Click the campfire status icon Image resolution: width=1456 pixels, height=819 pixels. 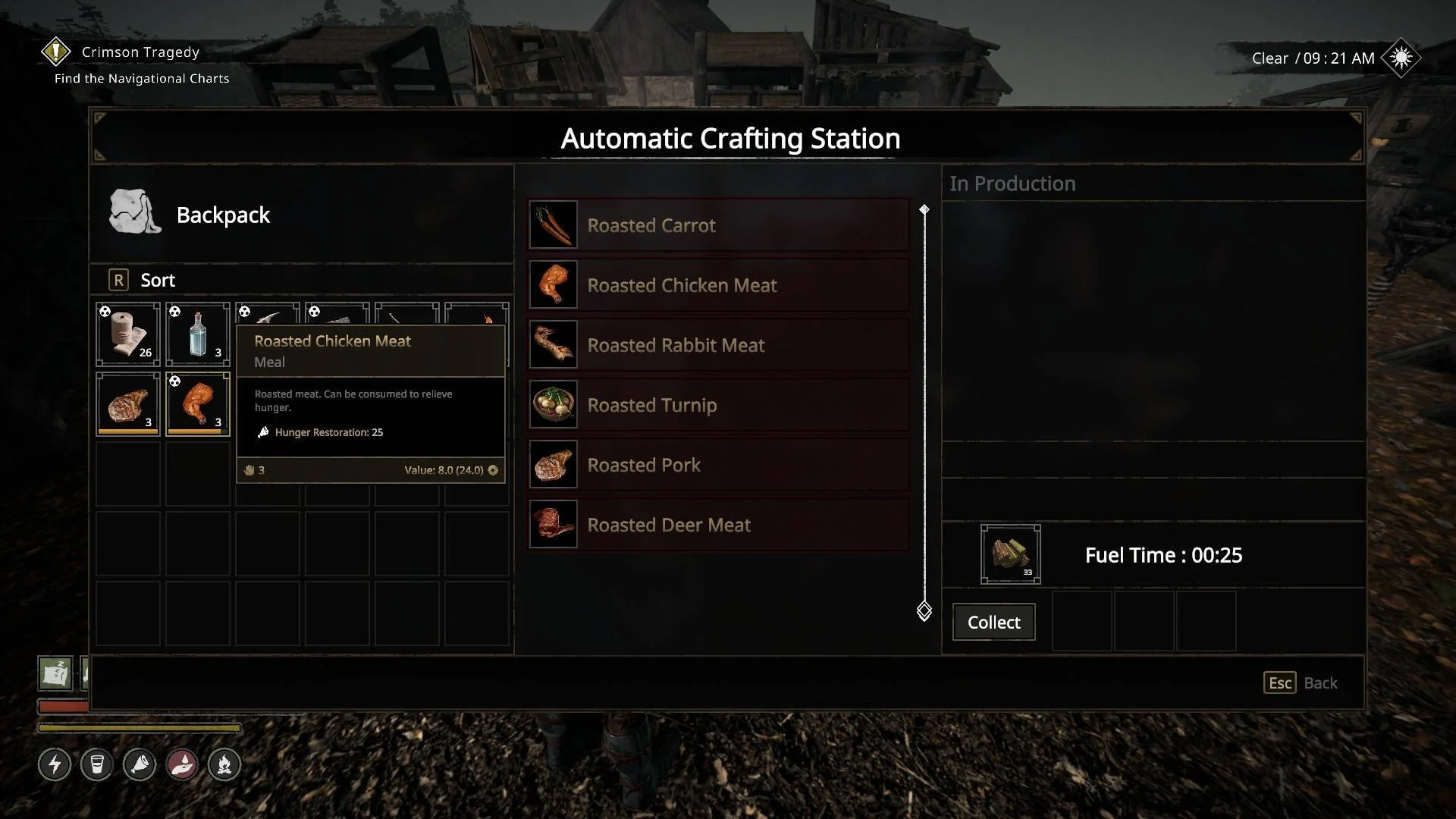pyautogui.click(x=224, y=764)
